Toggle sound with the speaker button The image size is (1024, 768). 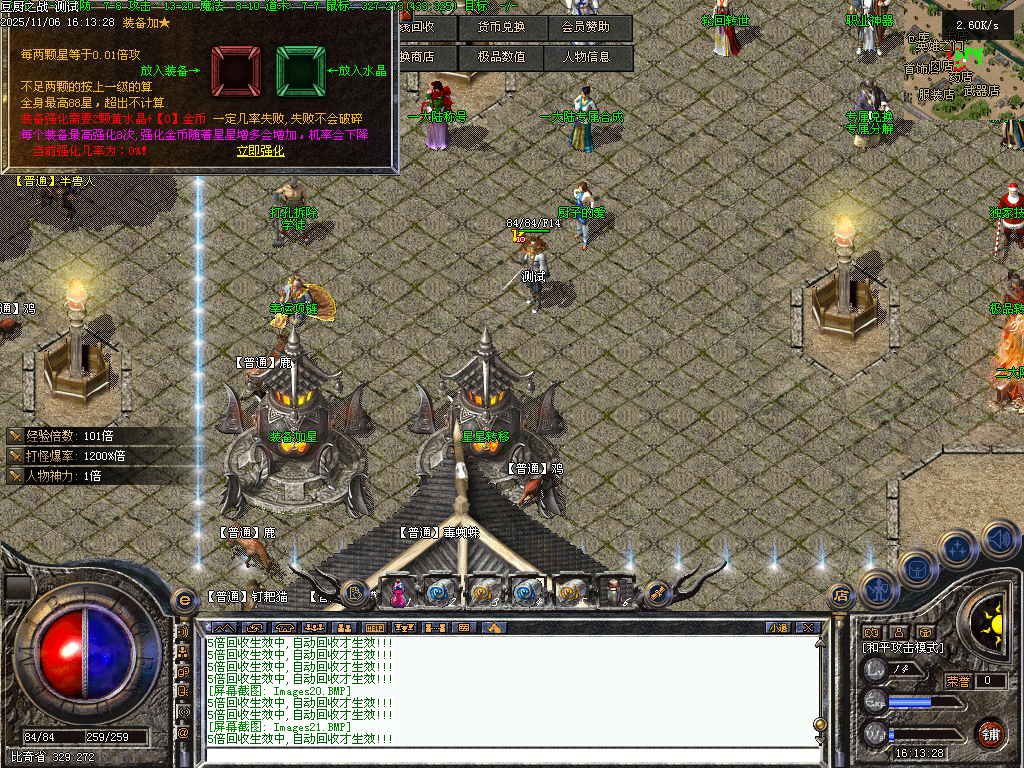[x=998, y=539]
